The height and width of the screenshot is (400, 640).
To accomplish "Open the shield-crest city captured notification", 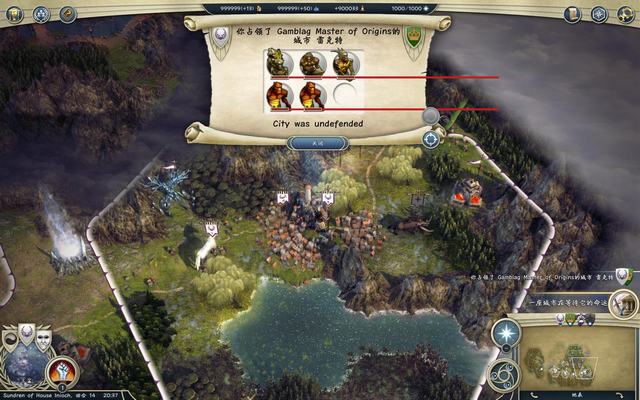I will [x=623, y=276].
